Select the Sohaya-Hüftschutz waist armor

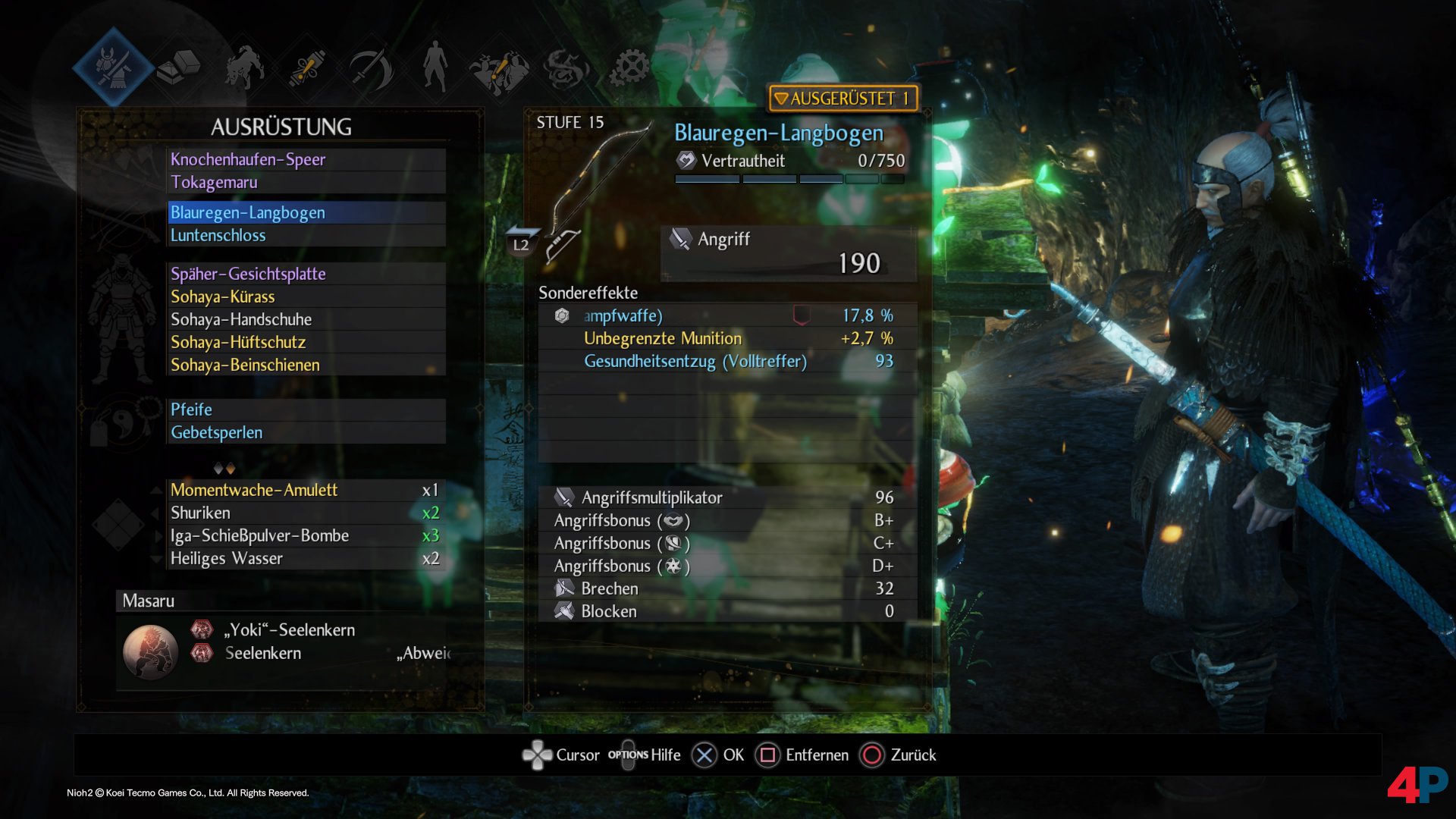(x=306, y=342)
